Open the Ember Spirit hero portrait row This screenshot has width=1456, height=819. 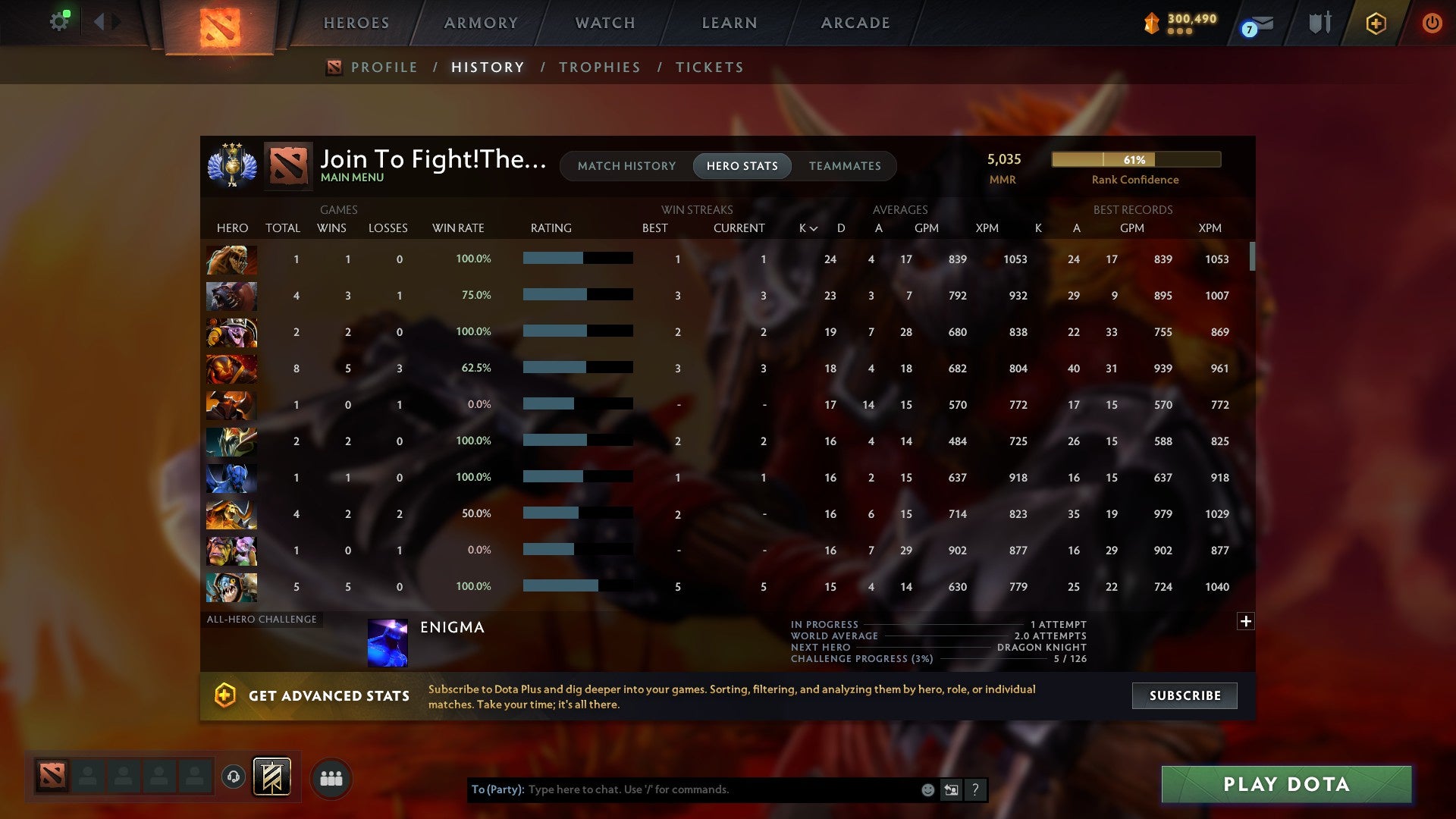231,369
